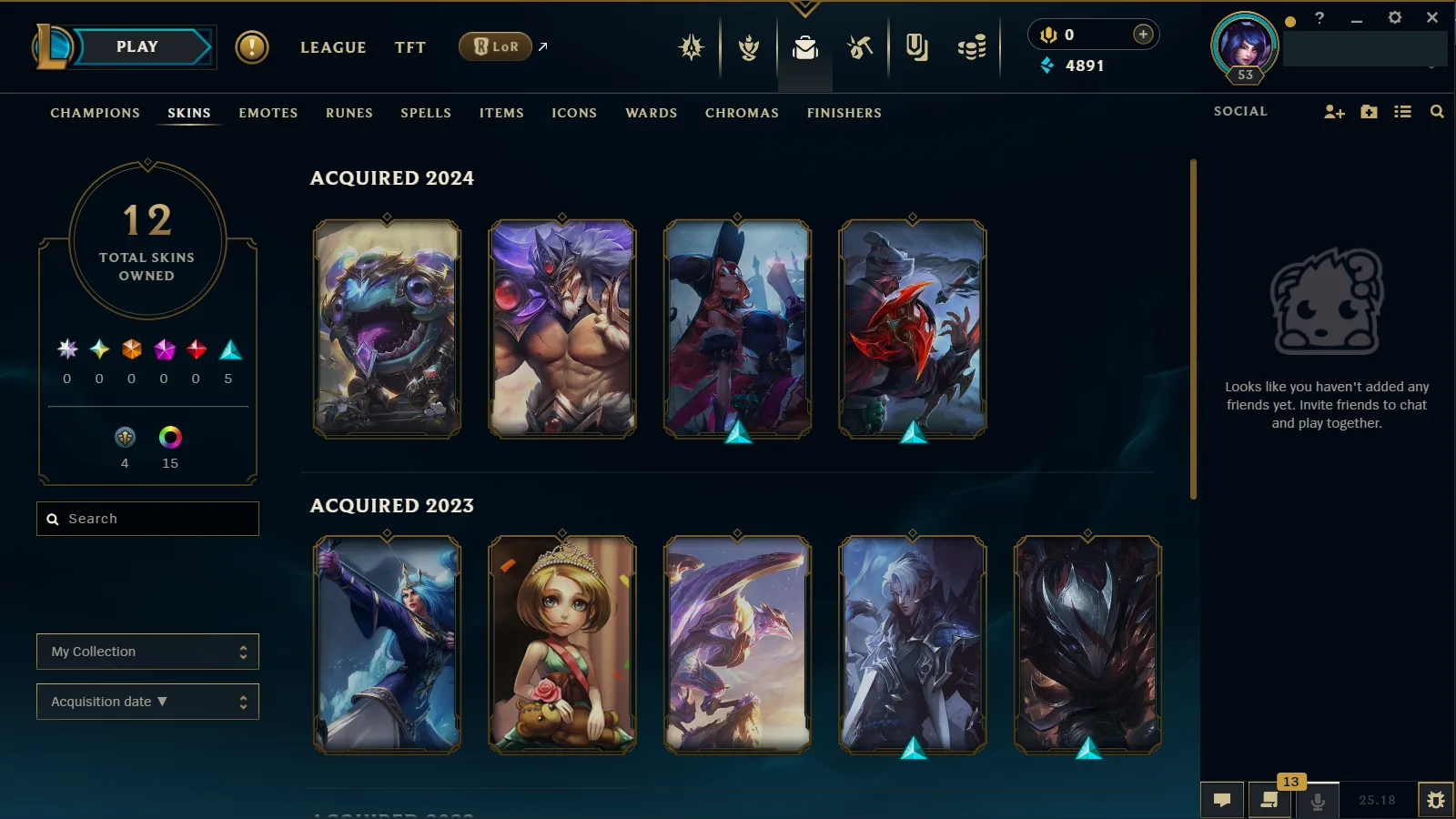Select the Collection backpack icon
Image resolution: width=1456 pixels, height=819 pixels.
pyautogui.click(x=804, y=50)
